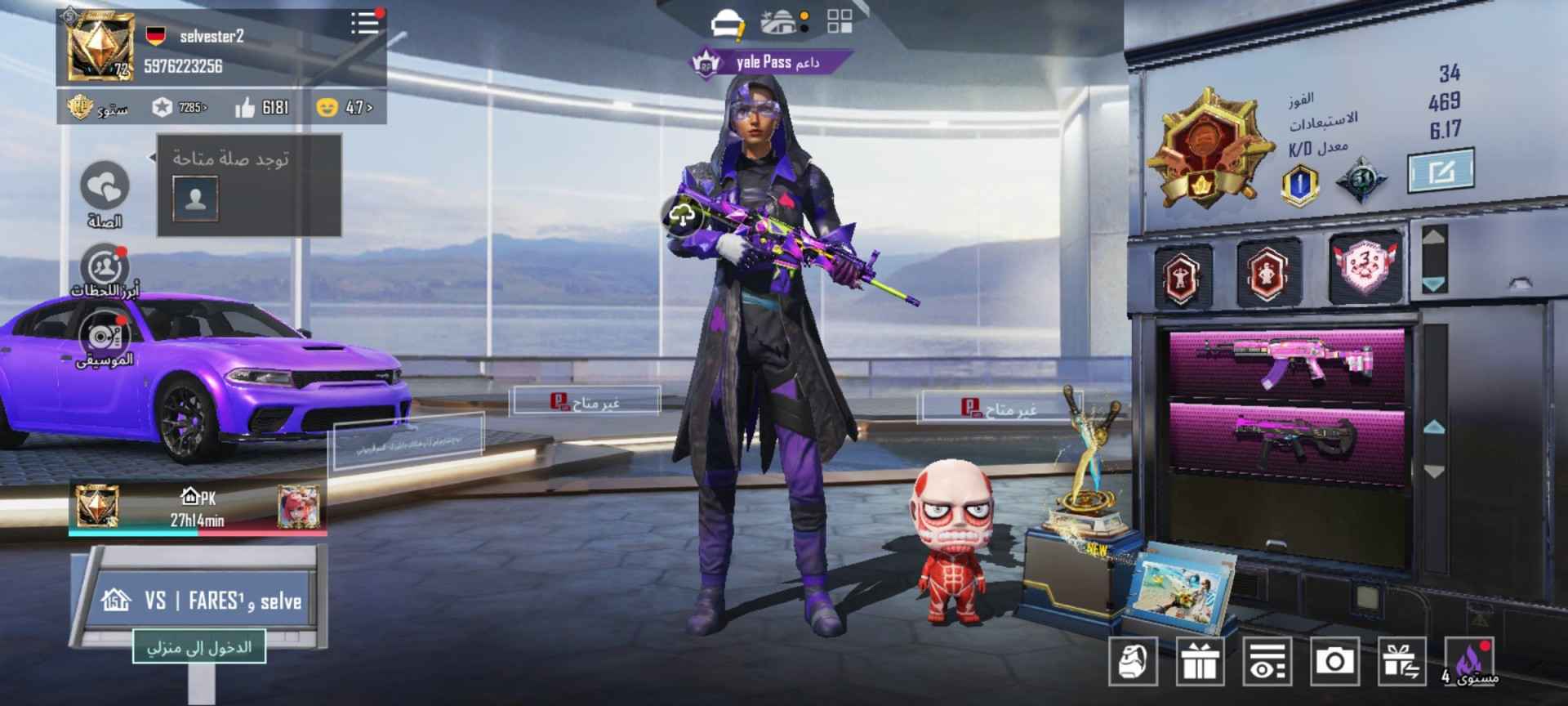Click the helmet customization icon at top center
Screen dimensions: 1568x706
coord(727,21)
